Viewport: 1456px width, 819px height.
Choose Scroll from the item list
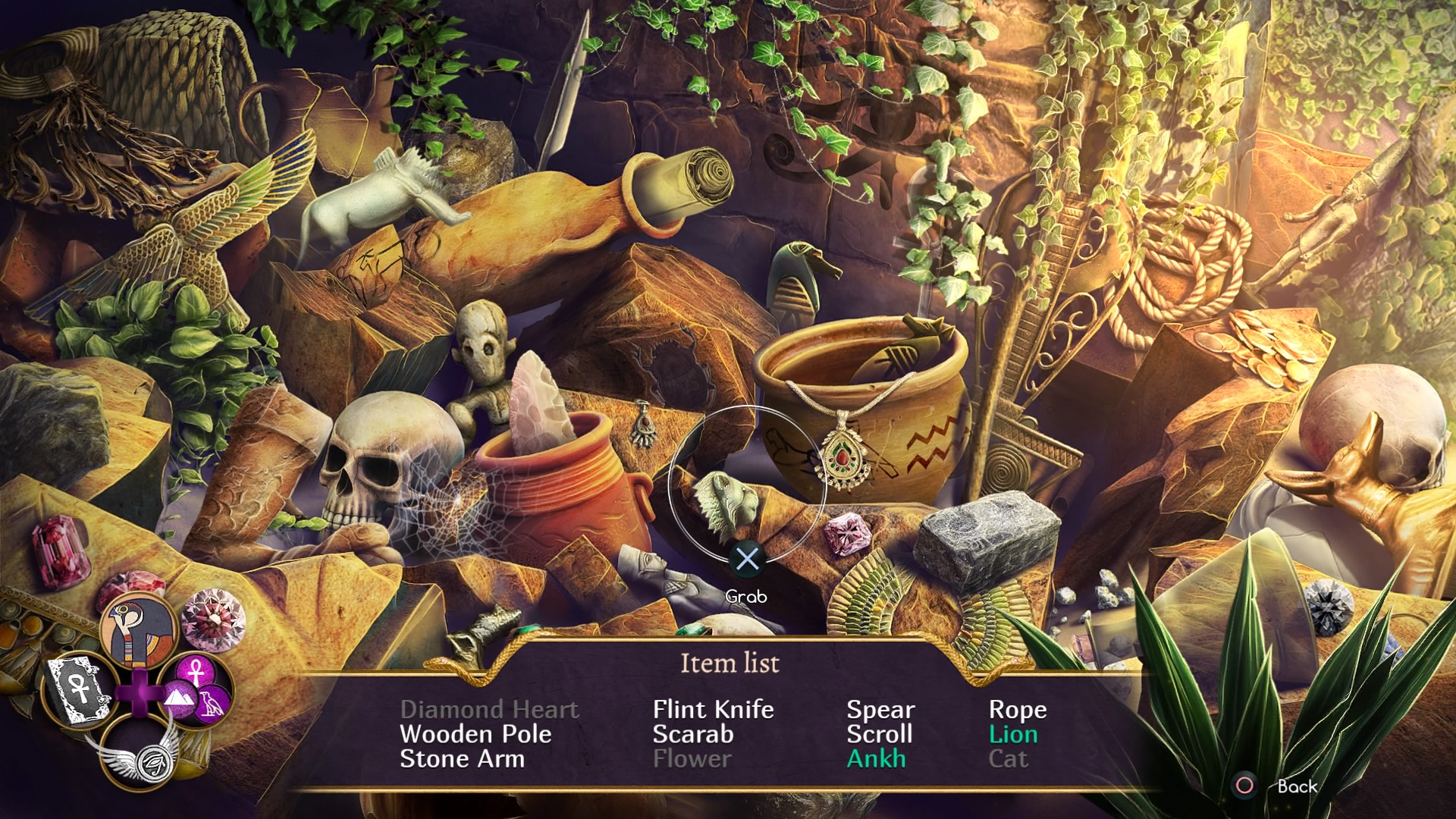point(879,734)
